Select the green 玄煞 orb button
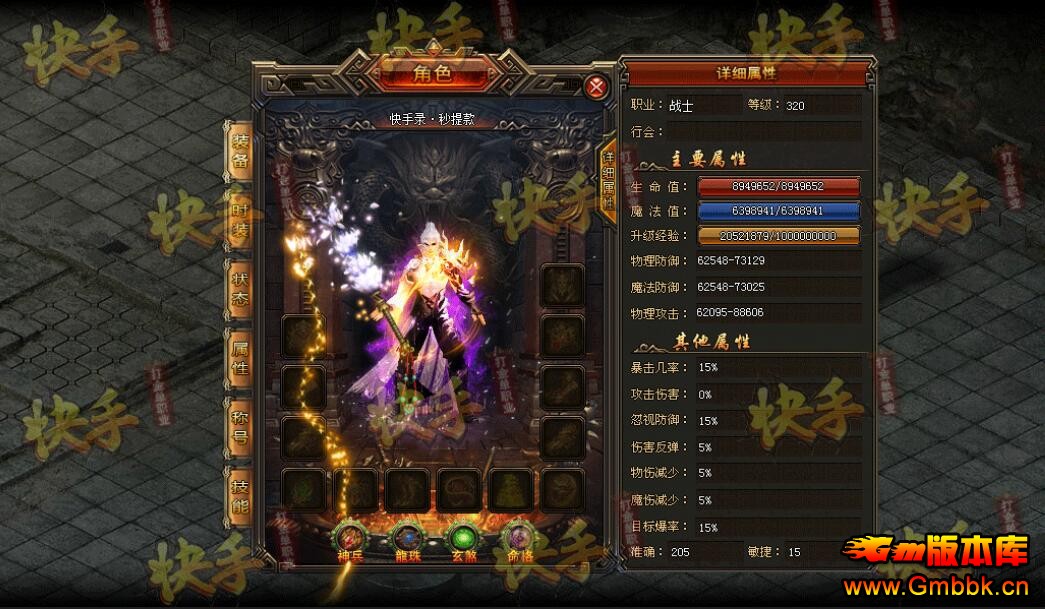The image size is (1045, 609). click(461, 537)
